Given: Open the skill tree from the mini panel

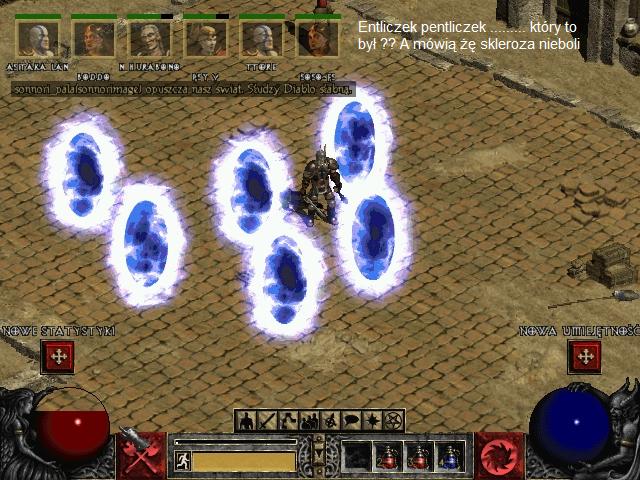Looking at the screenshot, I should [288, 420].
